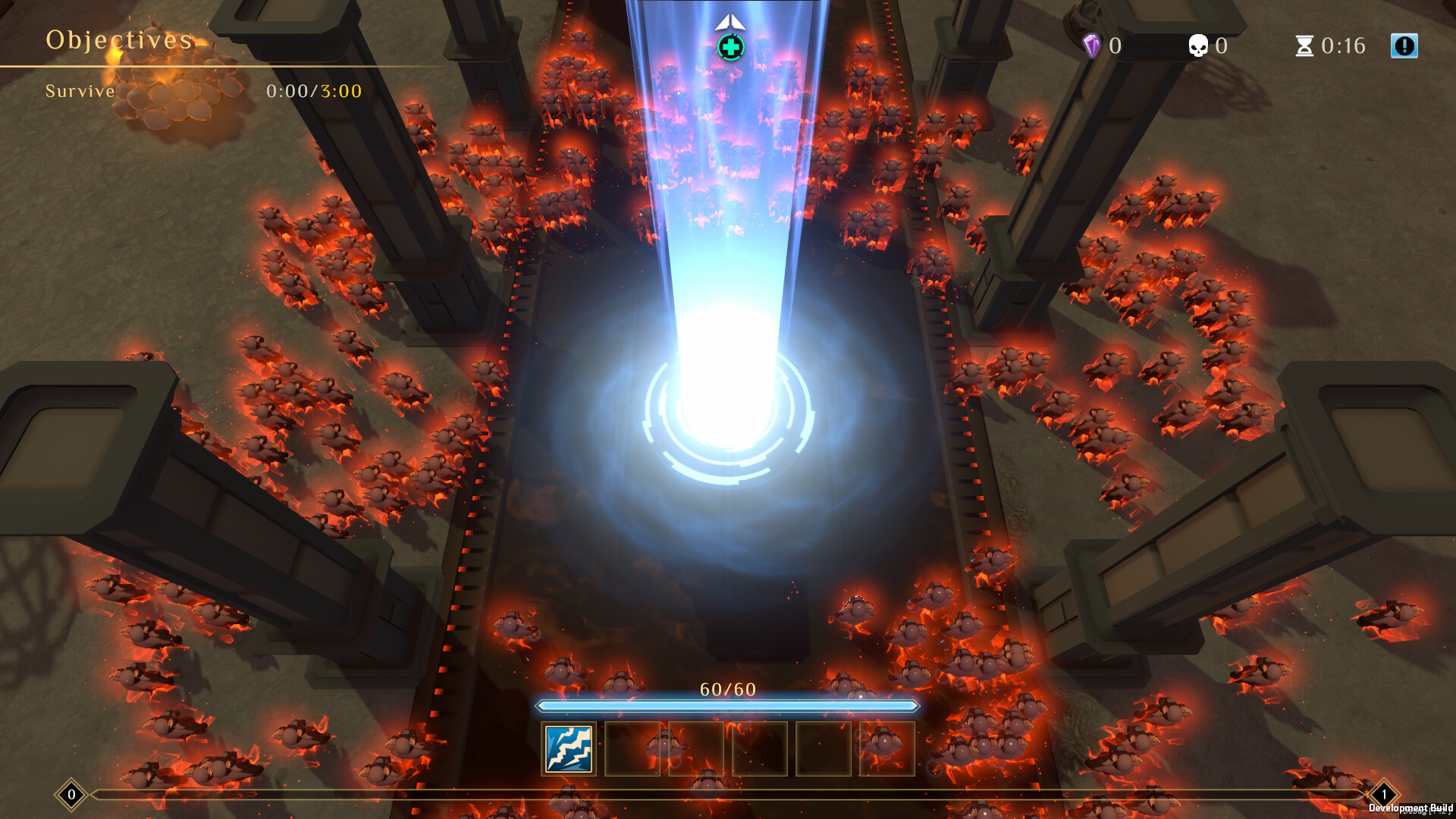This screenshot has height=819, width=1456.
Task: Toggle the alert notification indicator on
Action: 1404,45
